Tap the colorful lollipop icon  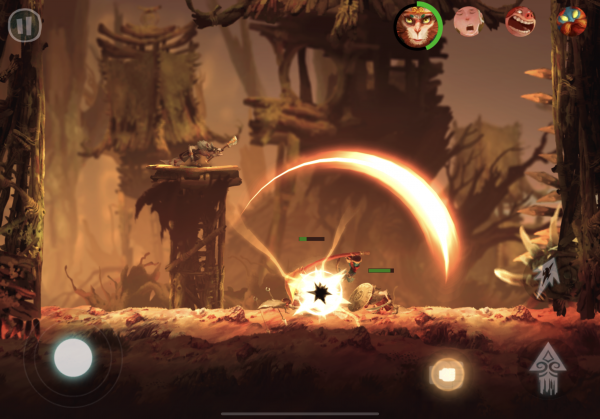tap(571, 21)
